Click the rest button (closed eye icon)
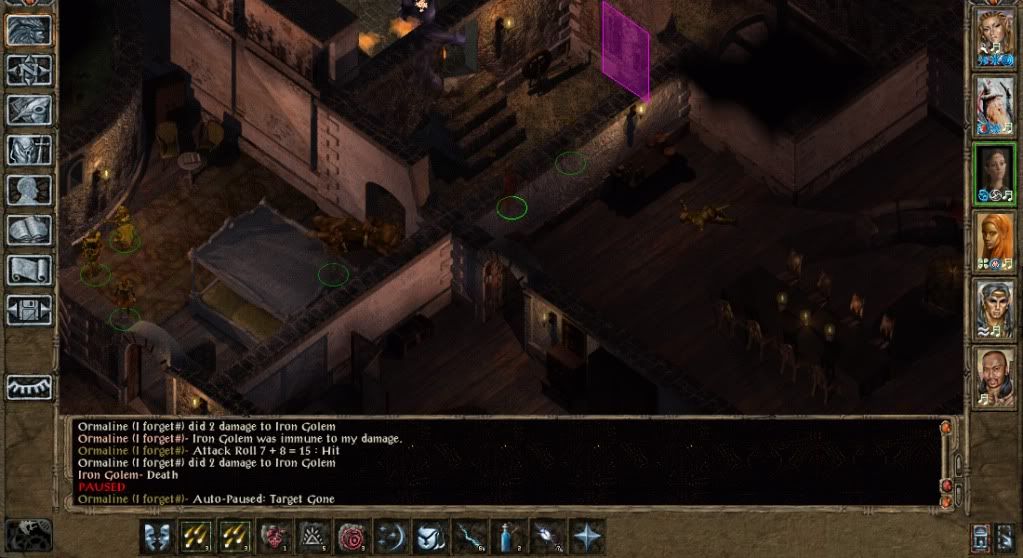This screenshot has height=558, width=1023. click(x=29, y=387)
